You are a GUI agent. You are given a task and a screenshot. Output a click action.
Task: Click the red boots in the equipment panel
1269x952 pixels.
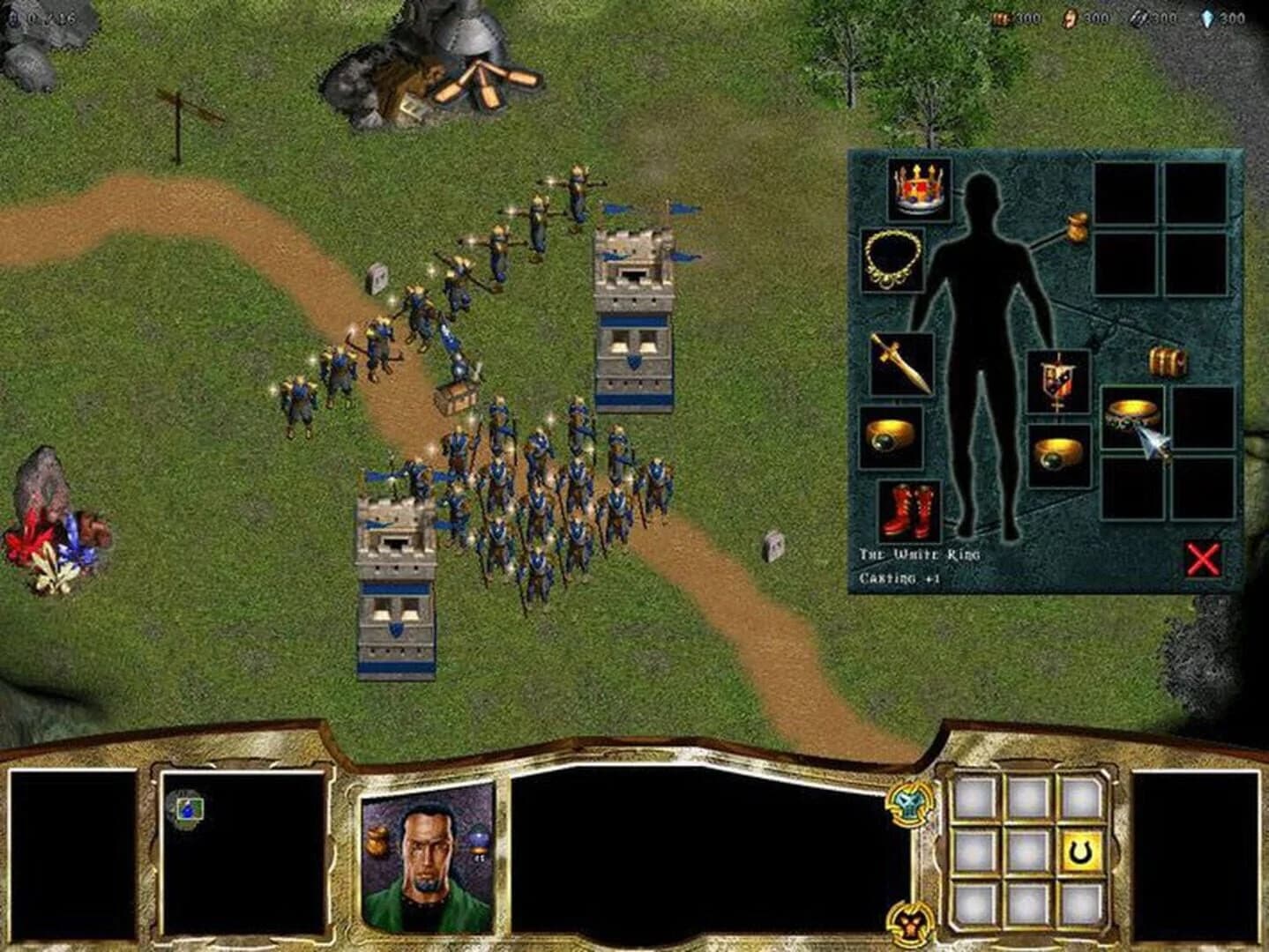point(912,511)
